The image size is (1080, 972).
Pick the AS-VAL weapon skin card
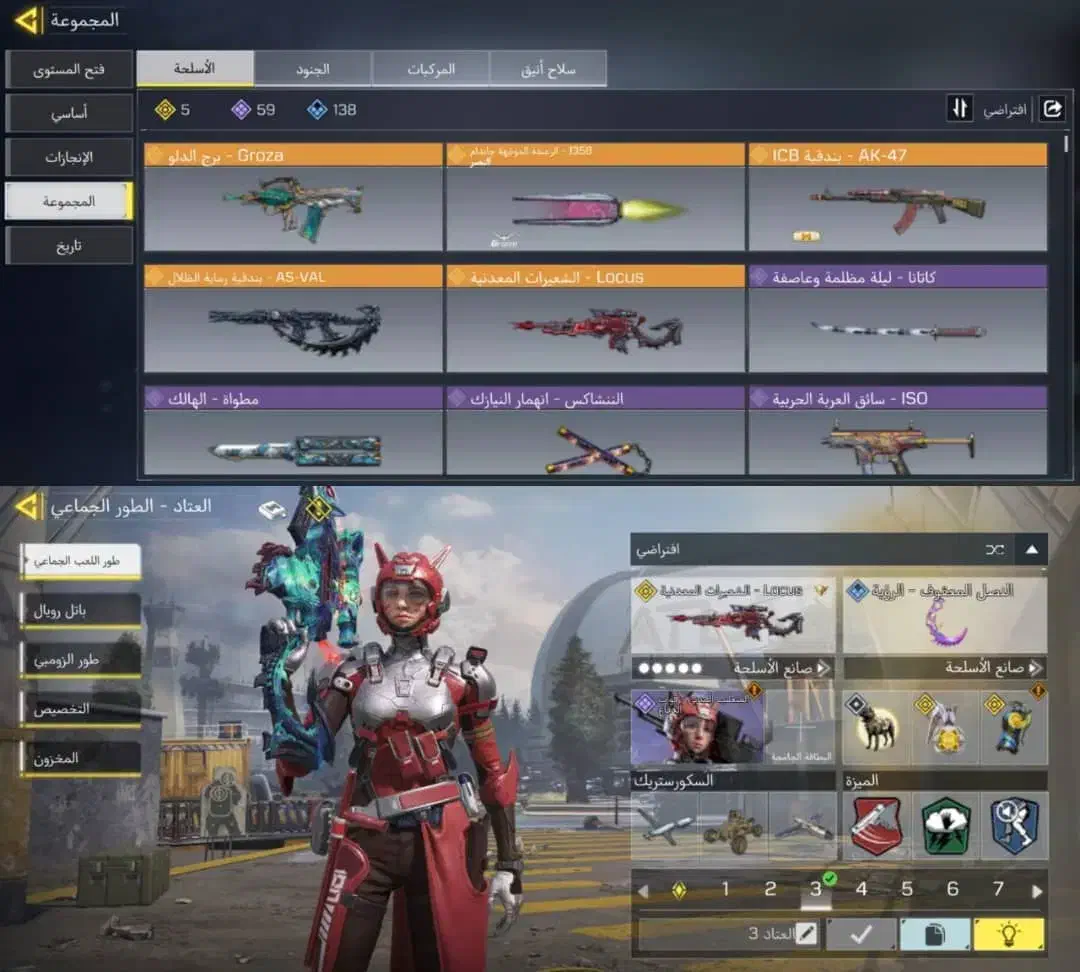click(293, 320)
